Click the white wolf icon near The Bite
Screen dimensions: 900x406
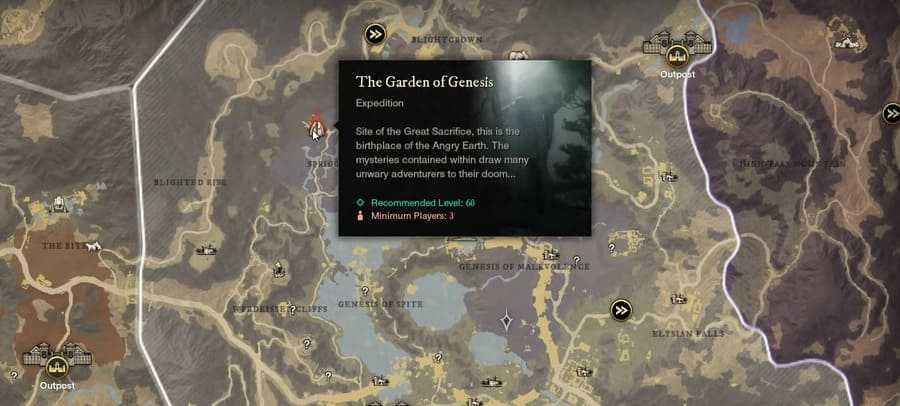tap(93, 246)
